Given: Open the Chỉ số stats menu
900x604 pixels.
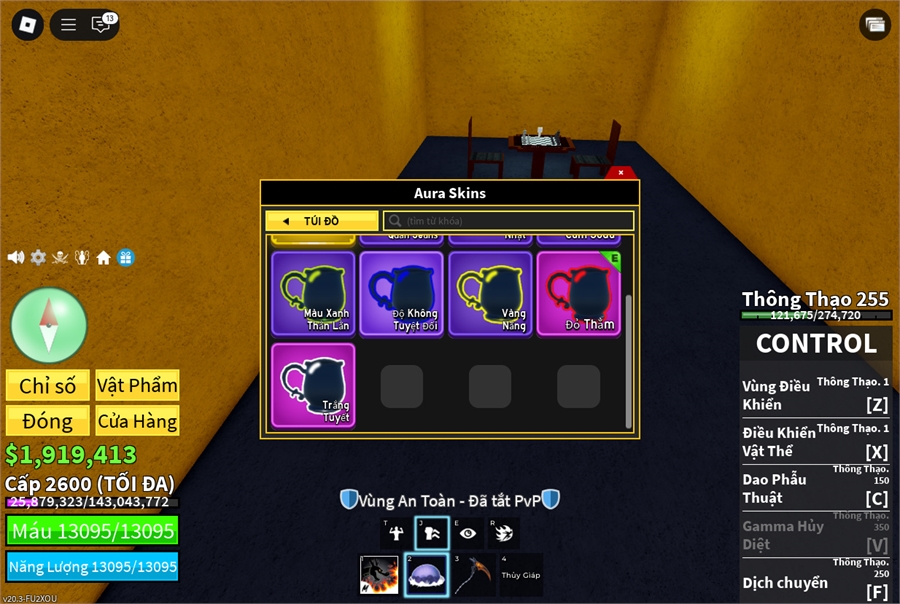Looking at the screenshot, I should click(x=47, y=385).
